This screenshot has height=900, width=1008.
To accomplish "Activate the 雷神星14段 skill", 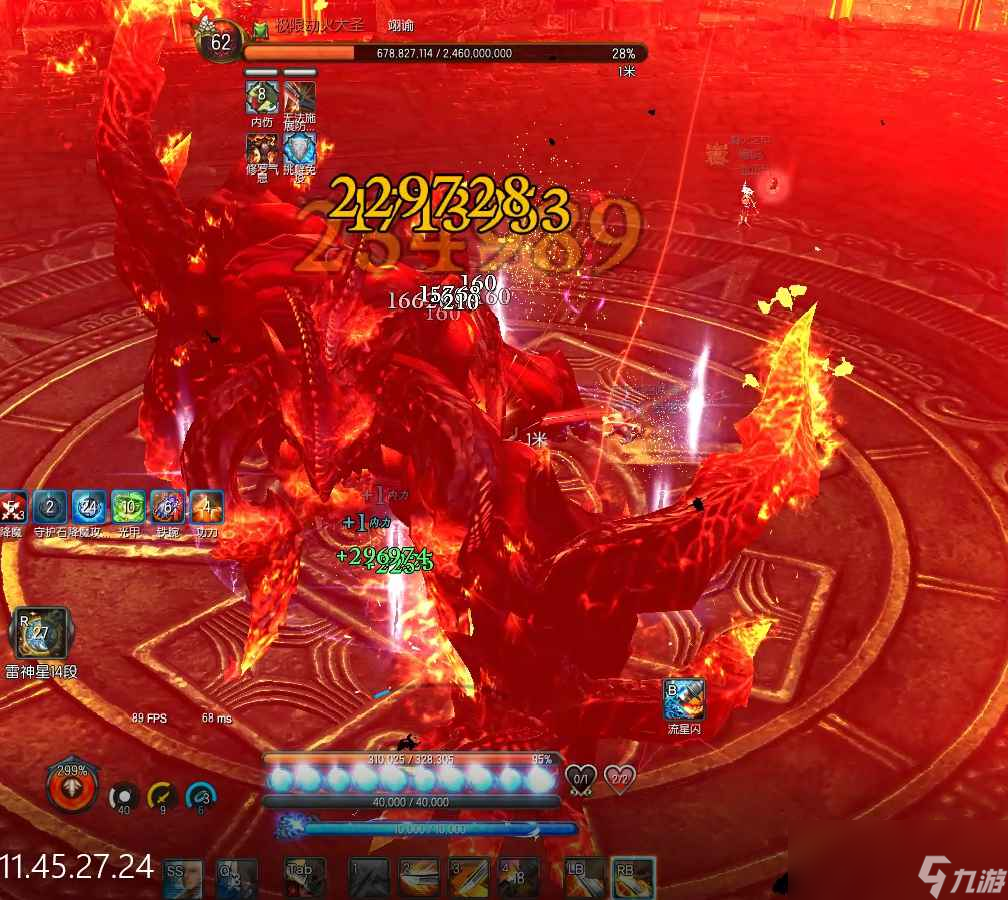I will point(40,633).
